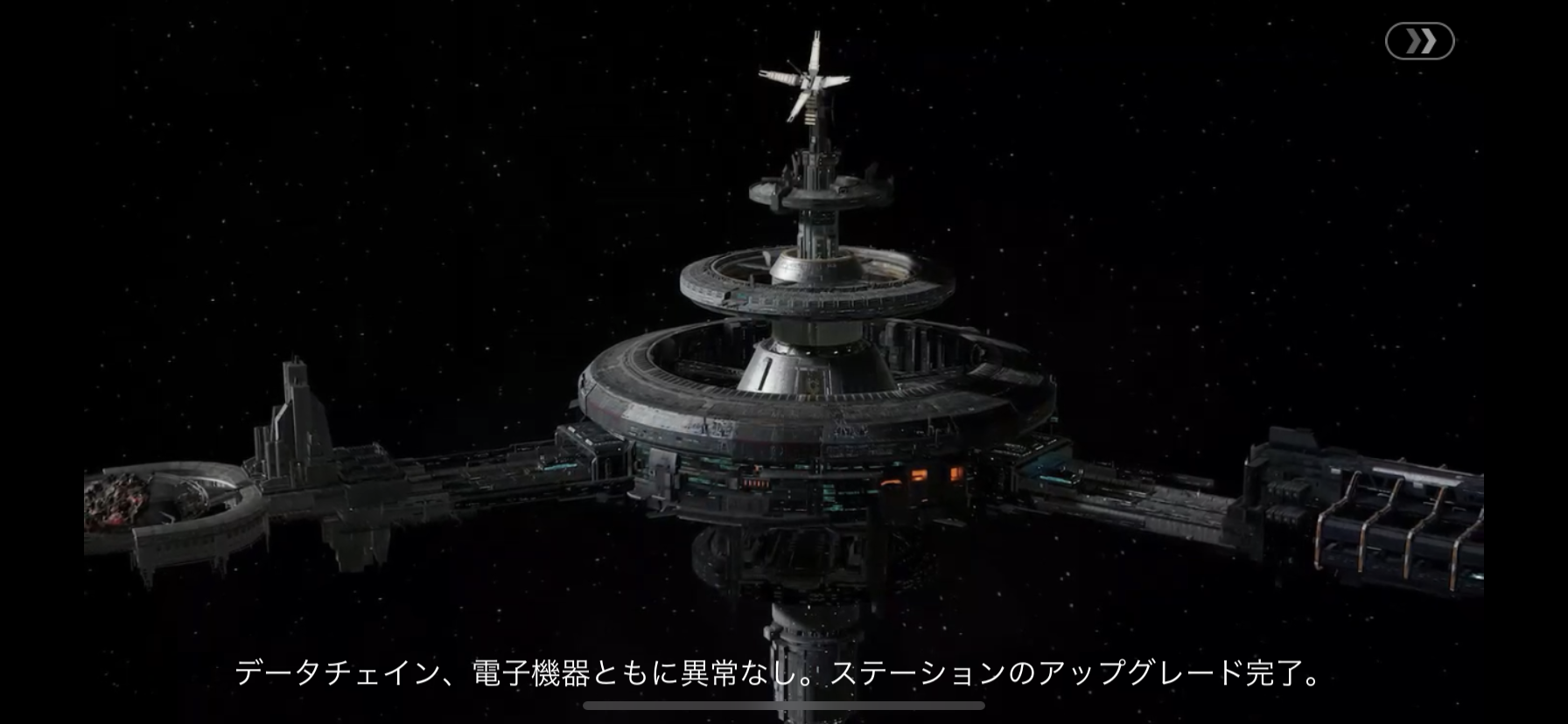The width and height of the screenshot is (1568, 724).
Task: Advance the dialogue by tapping the screen
Action: (784, 362)
